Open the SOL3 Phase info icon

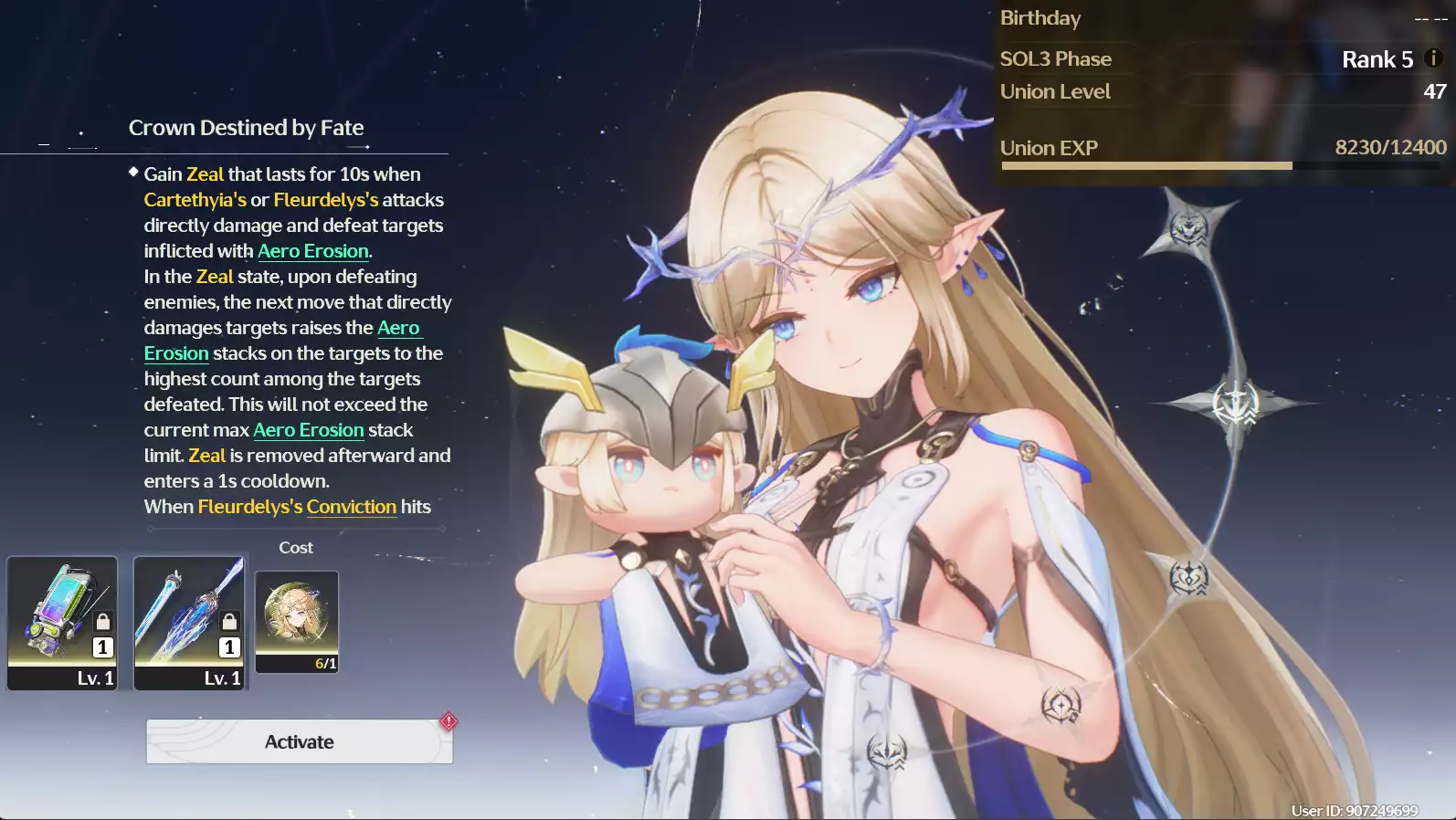[1433, 58]
